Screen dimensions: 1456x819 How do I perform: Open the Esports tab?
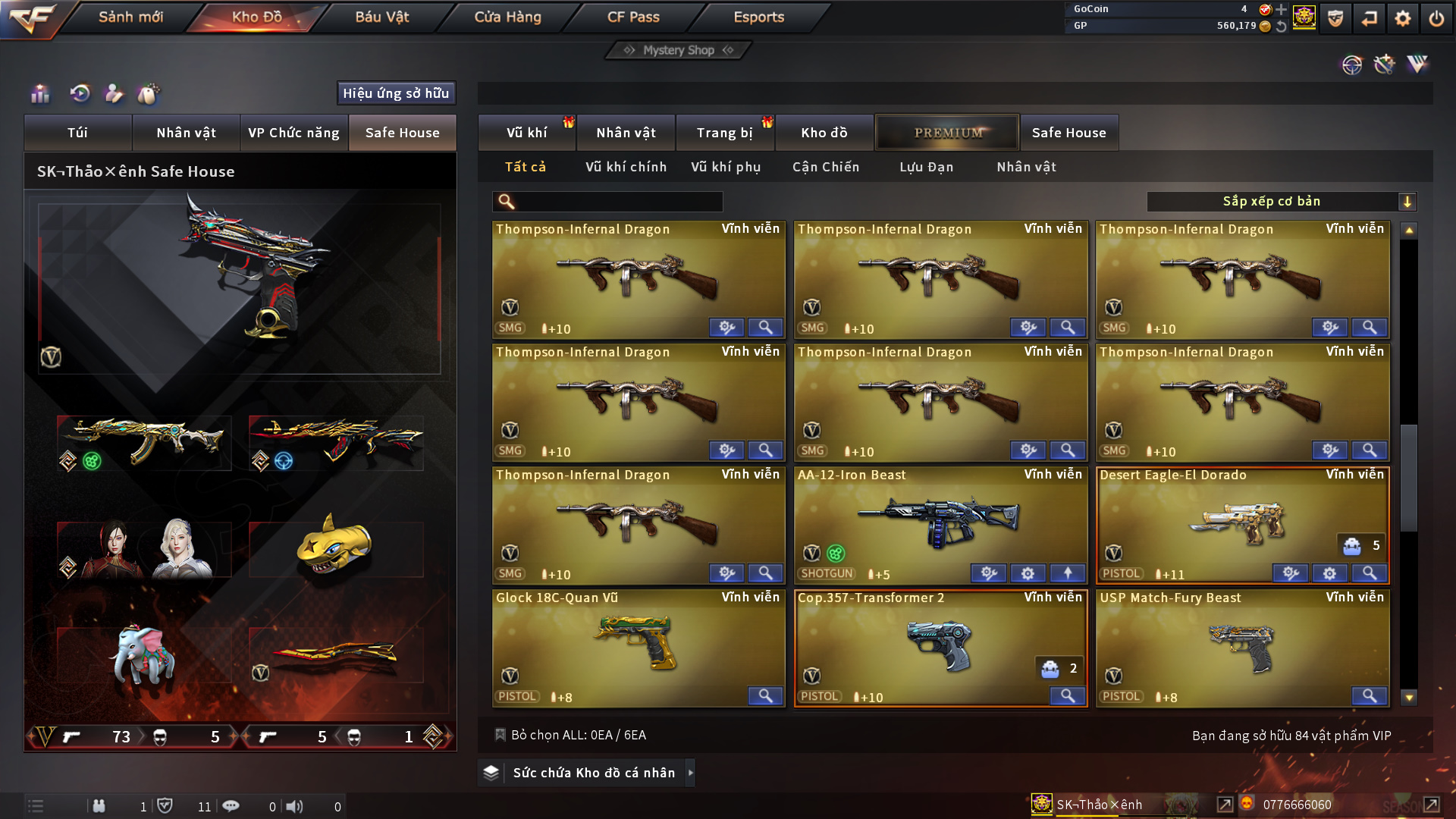[758, 17]
